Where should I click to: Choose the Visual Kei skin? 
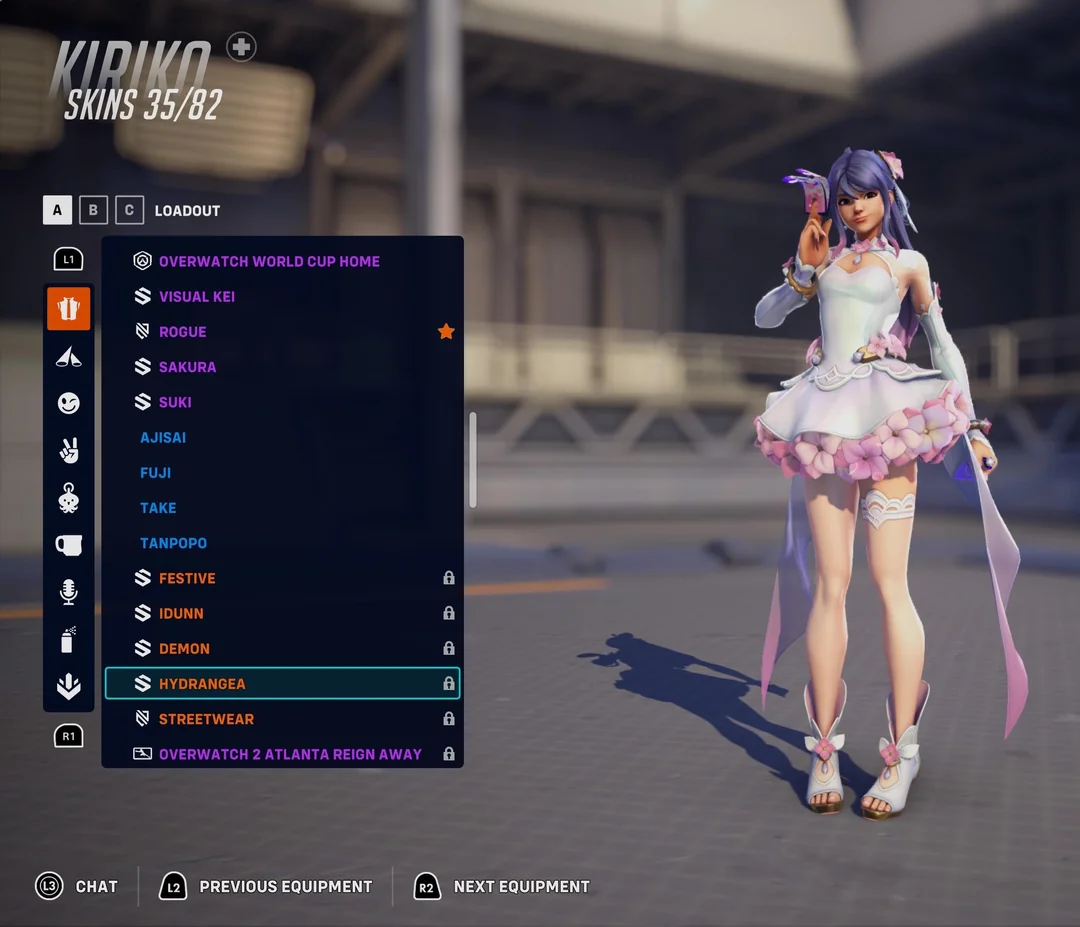click(x=197, y=297)
